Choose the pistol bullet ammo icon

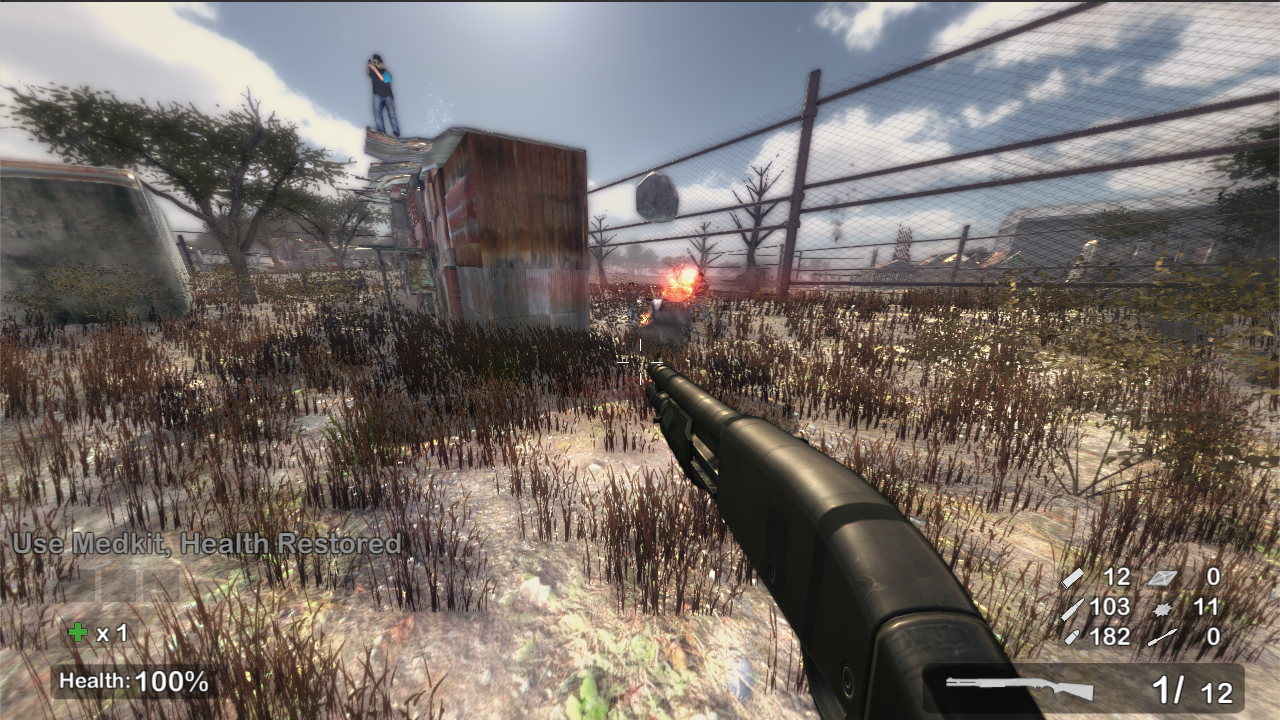click(1071, 637)
